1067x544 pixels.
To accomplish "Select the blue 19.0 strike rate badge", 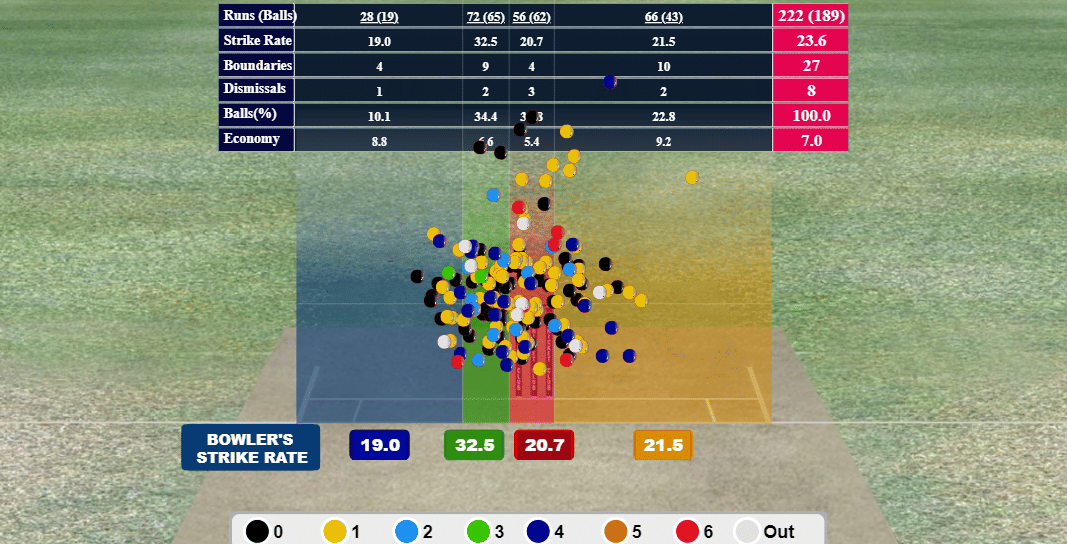I will pos(380,445).
